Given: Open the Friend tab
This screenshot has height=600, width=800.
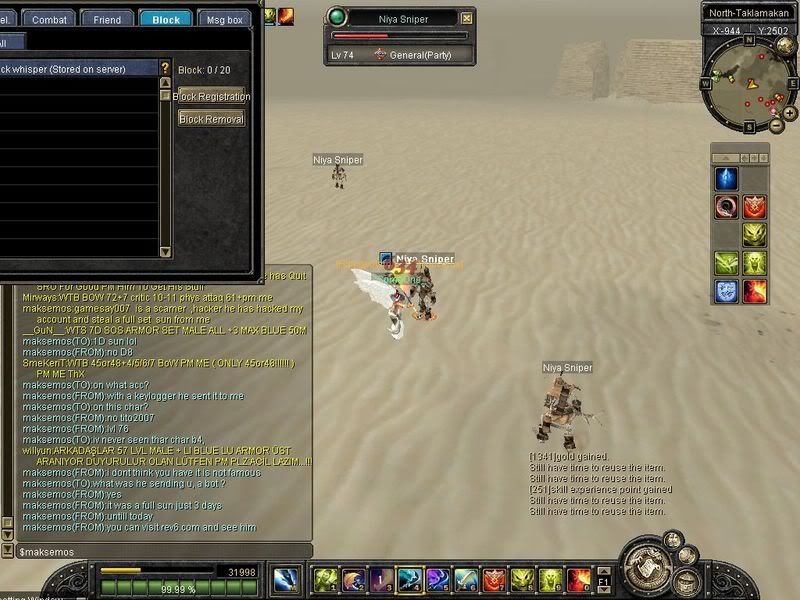Looking at the screenshot, I should pos(107,19).
